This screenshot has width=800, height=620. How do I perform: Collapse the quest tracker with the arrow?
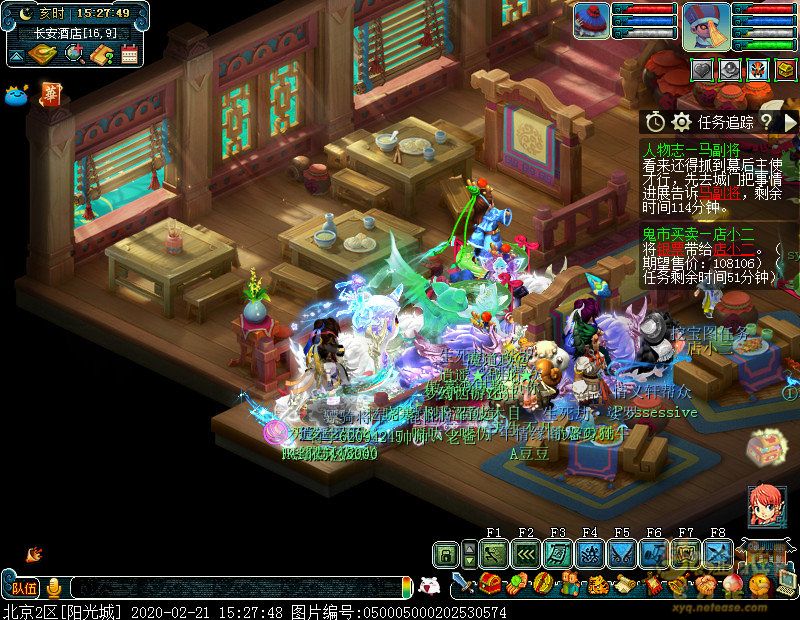[790, 121]
